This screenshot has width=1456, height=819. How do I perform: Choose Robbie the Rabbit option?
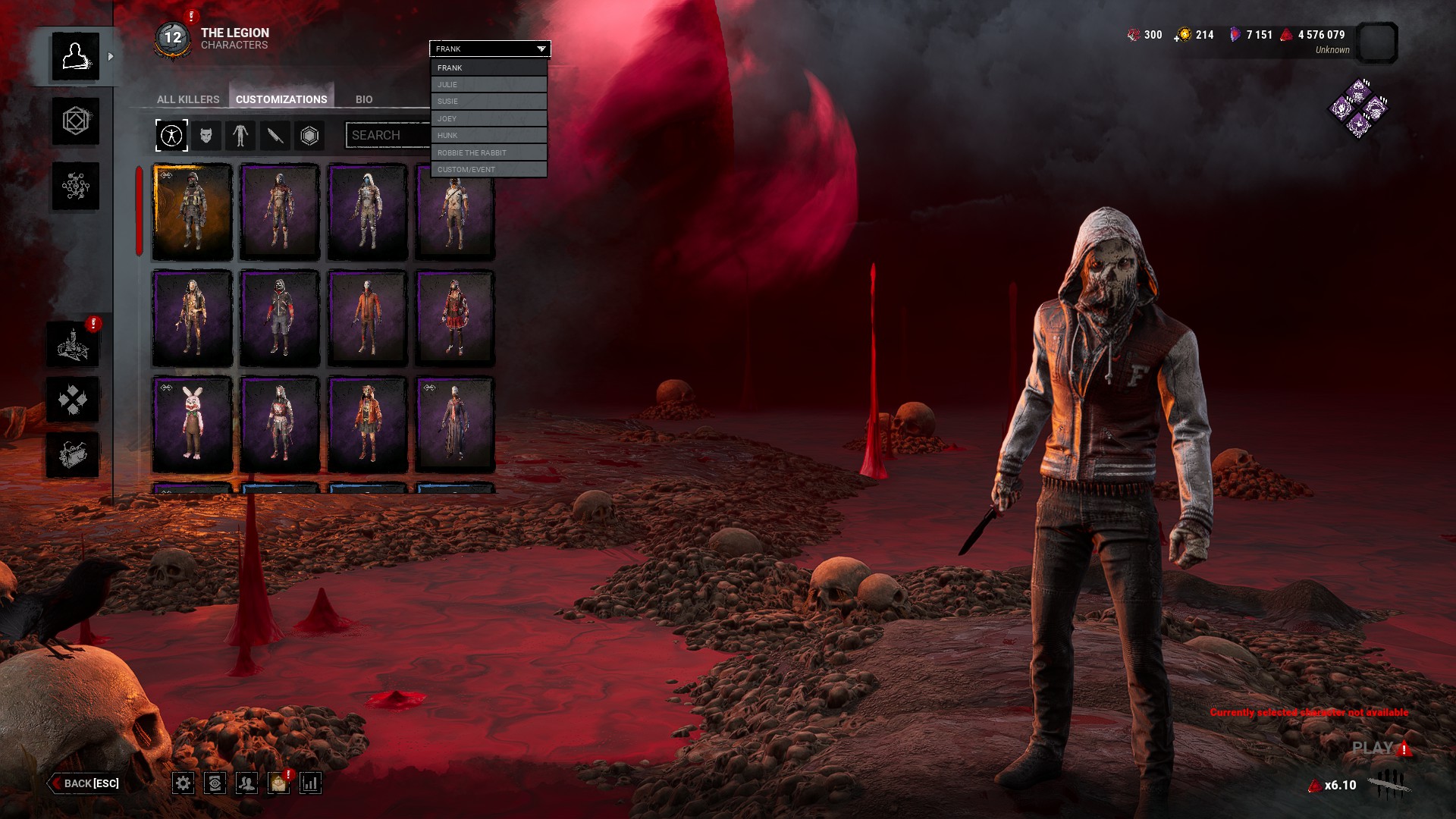pos(489,152)
